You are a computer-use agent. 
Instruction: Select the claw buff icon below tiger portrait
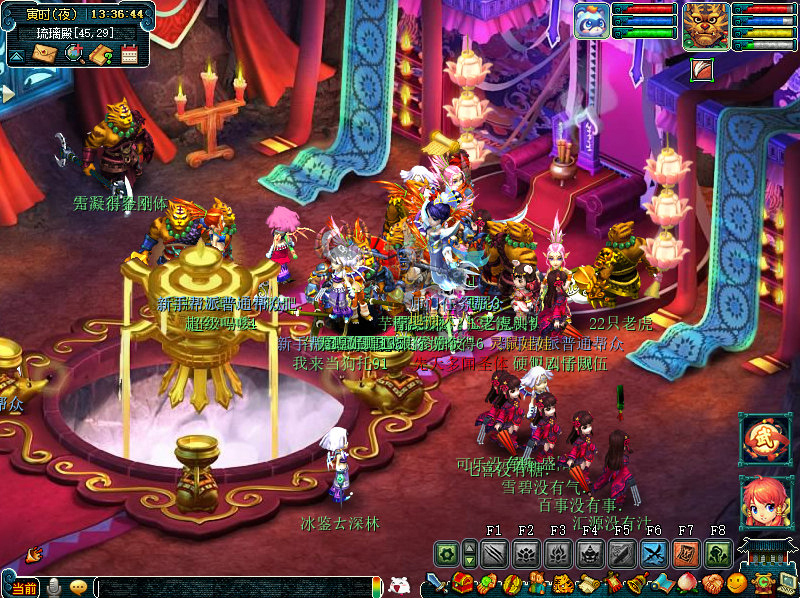701,69
